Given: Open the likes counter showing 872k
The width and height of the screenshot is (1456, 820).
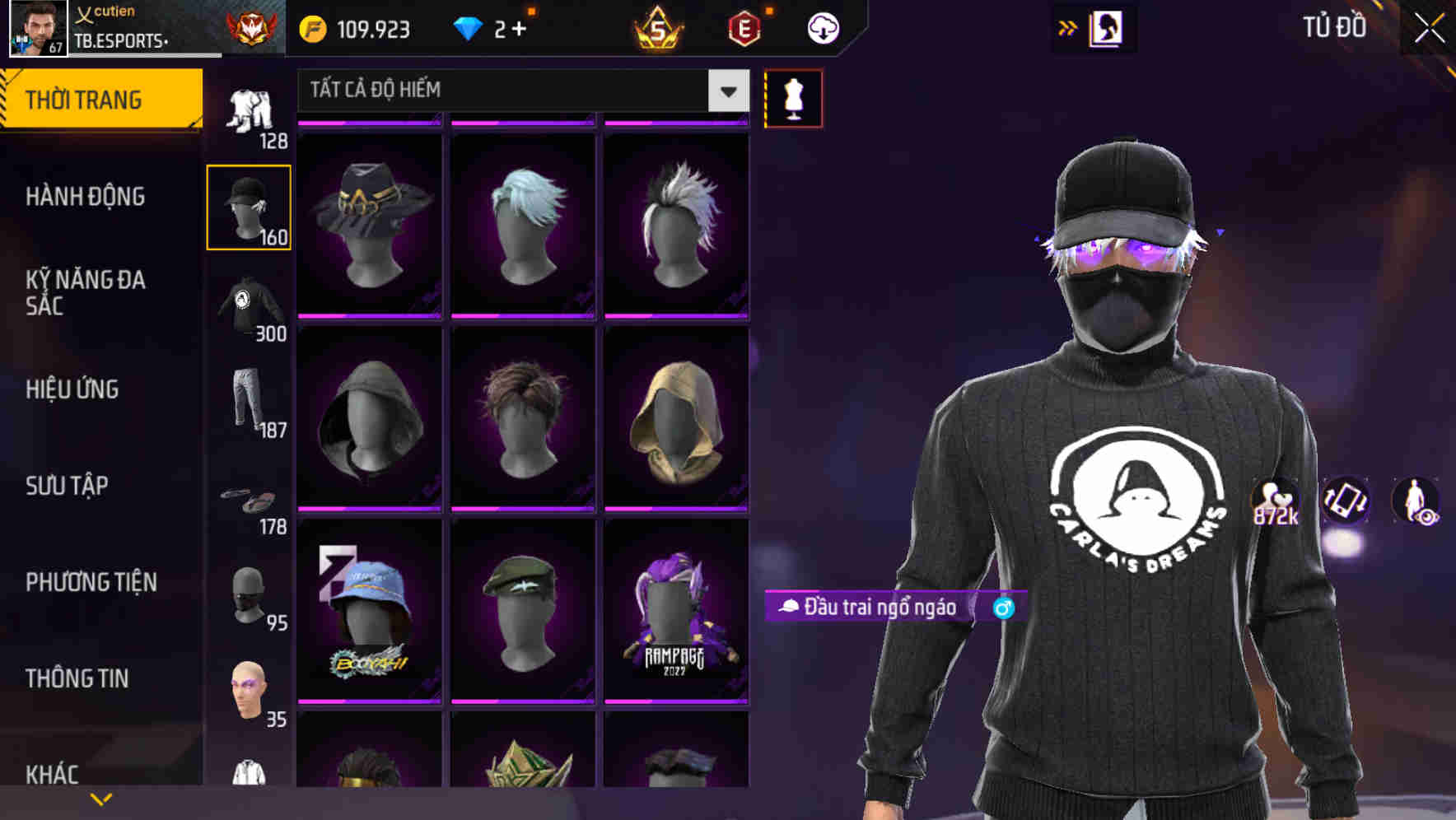Looking at the screenshot, I should click(x=1272, y=502).
